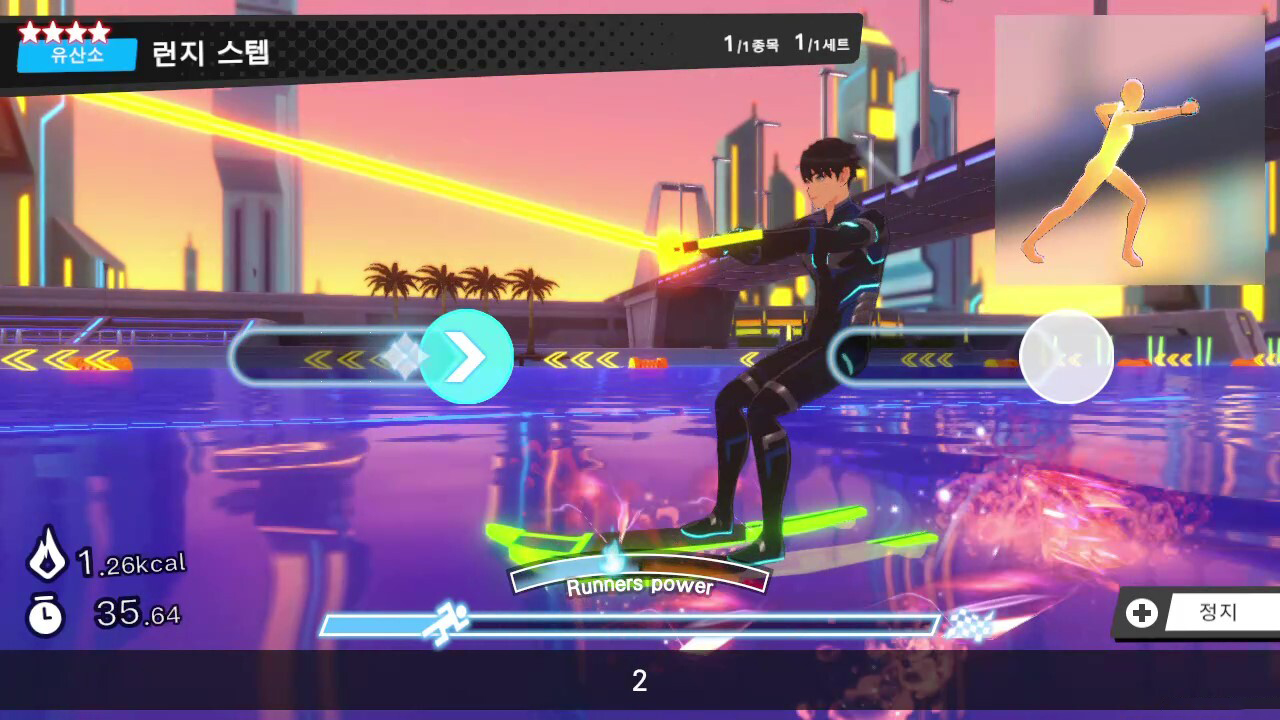Click the cyan right-arrow gauge icon
Screen dimensions: 1280x720
pos(466,357)
